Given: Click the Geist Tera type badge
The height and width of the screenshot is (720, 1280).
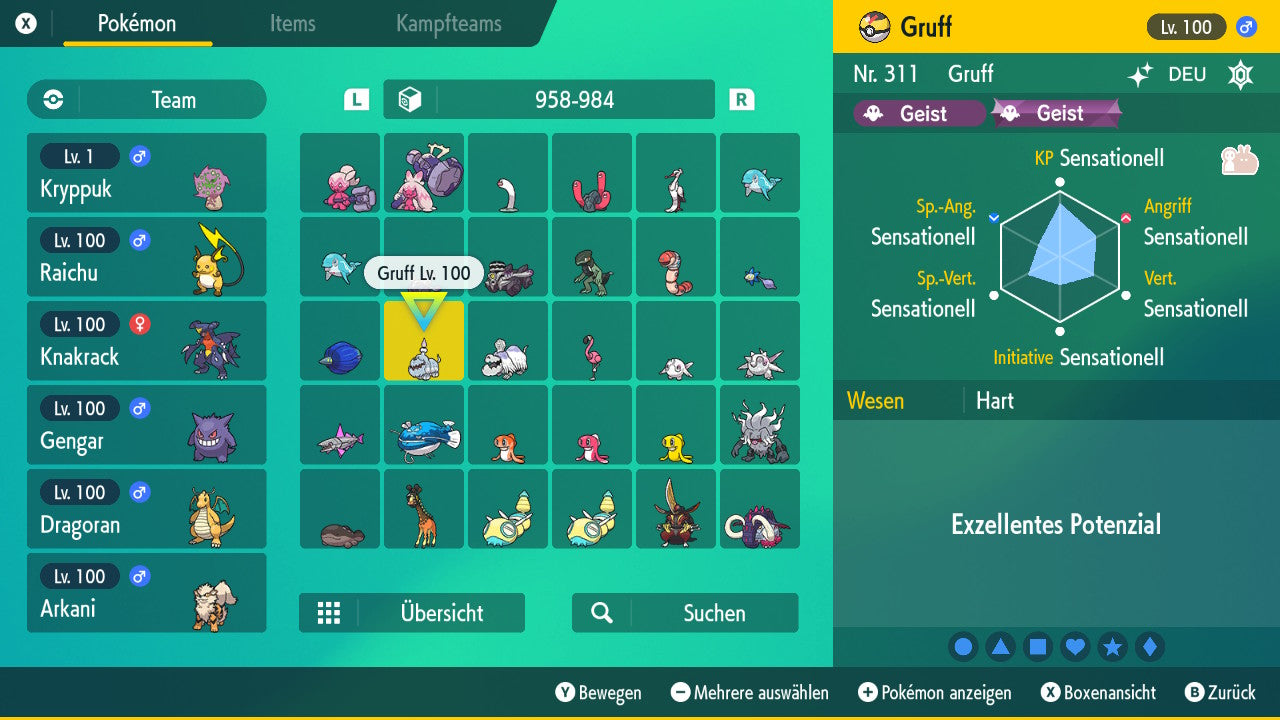Looking at the screenshot, I should tap(1056, 113).
